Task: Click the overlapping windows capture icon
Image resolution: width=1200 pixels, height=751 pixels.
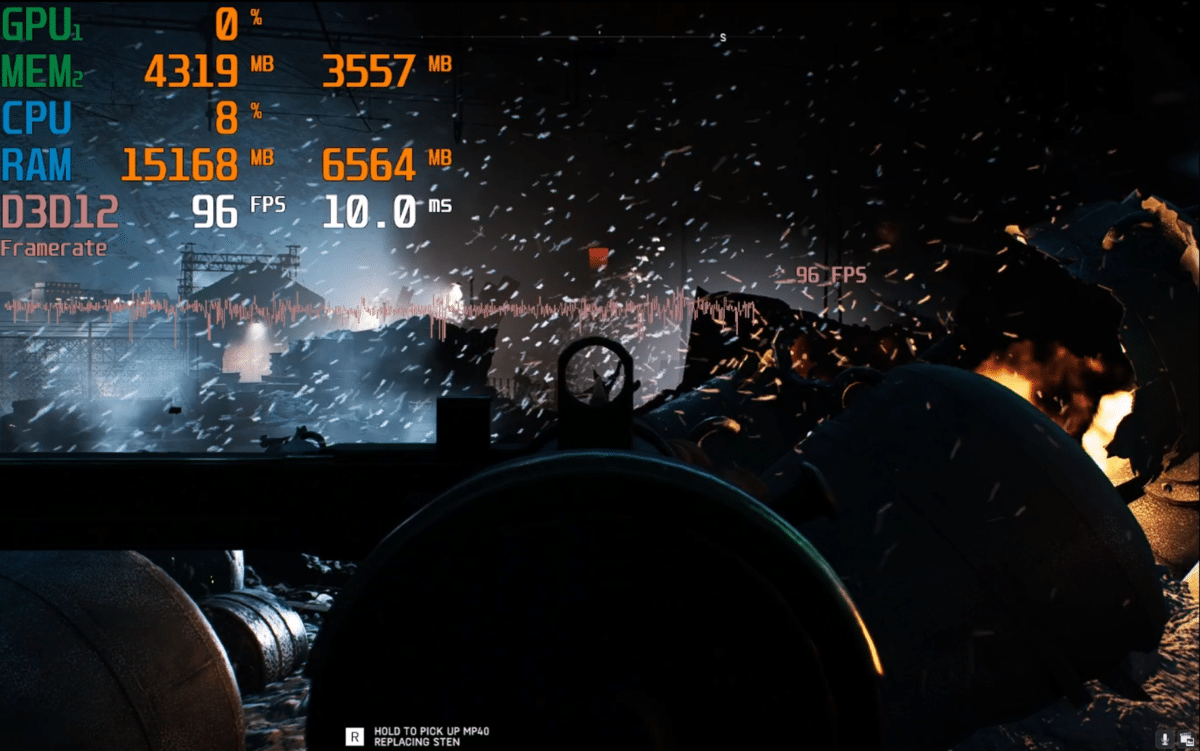Action: 1188,739
